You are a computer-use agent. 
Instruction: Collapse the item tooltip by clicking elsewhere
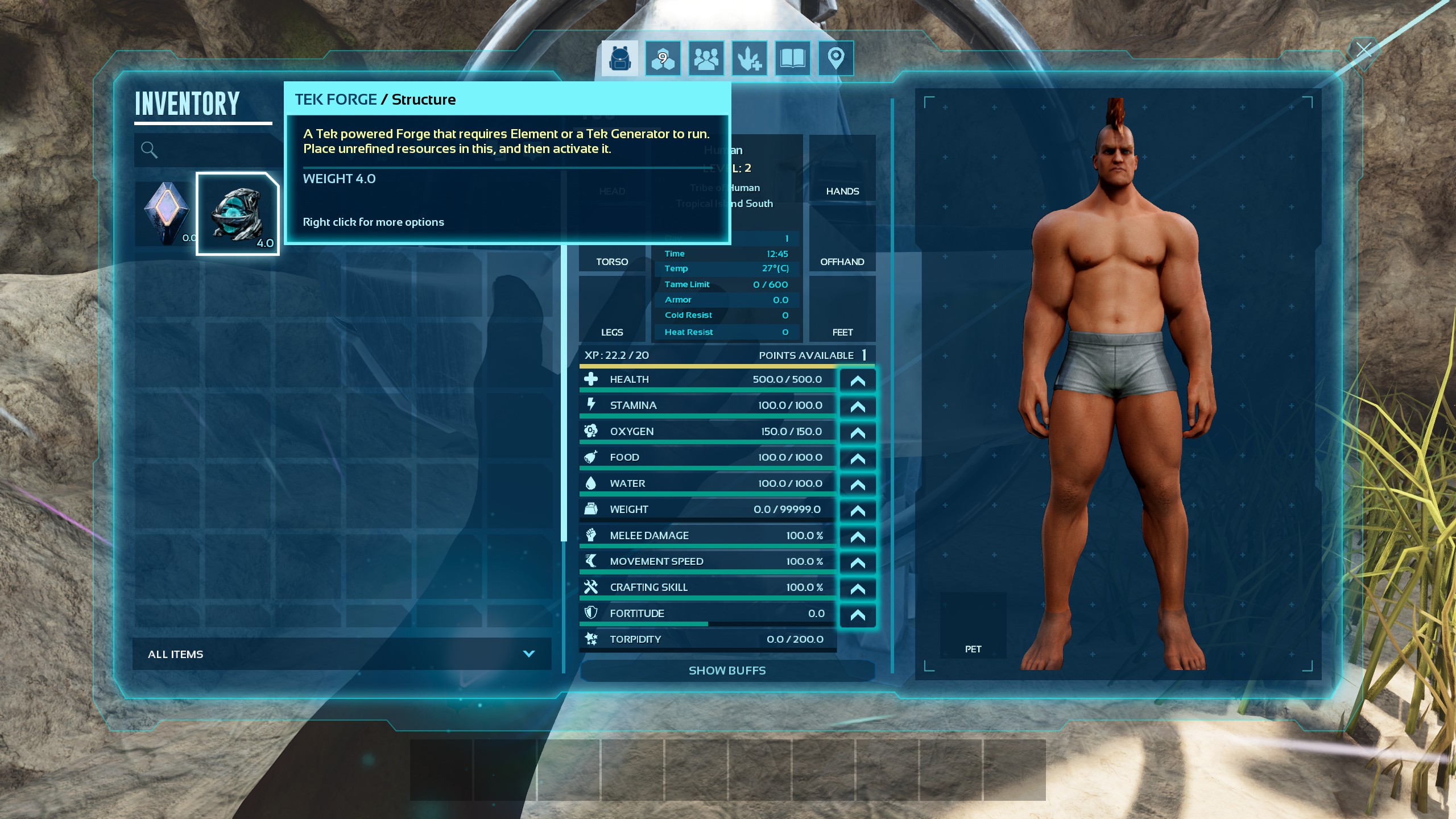pyautogui.click(x=341, y=455)
